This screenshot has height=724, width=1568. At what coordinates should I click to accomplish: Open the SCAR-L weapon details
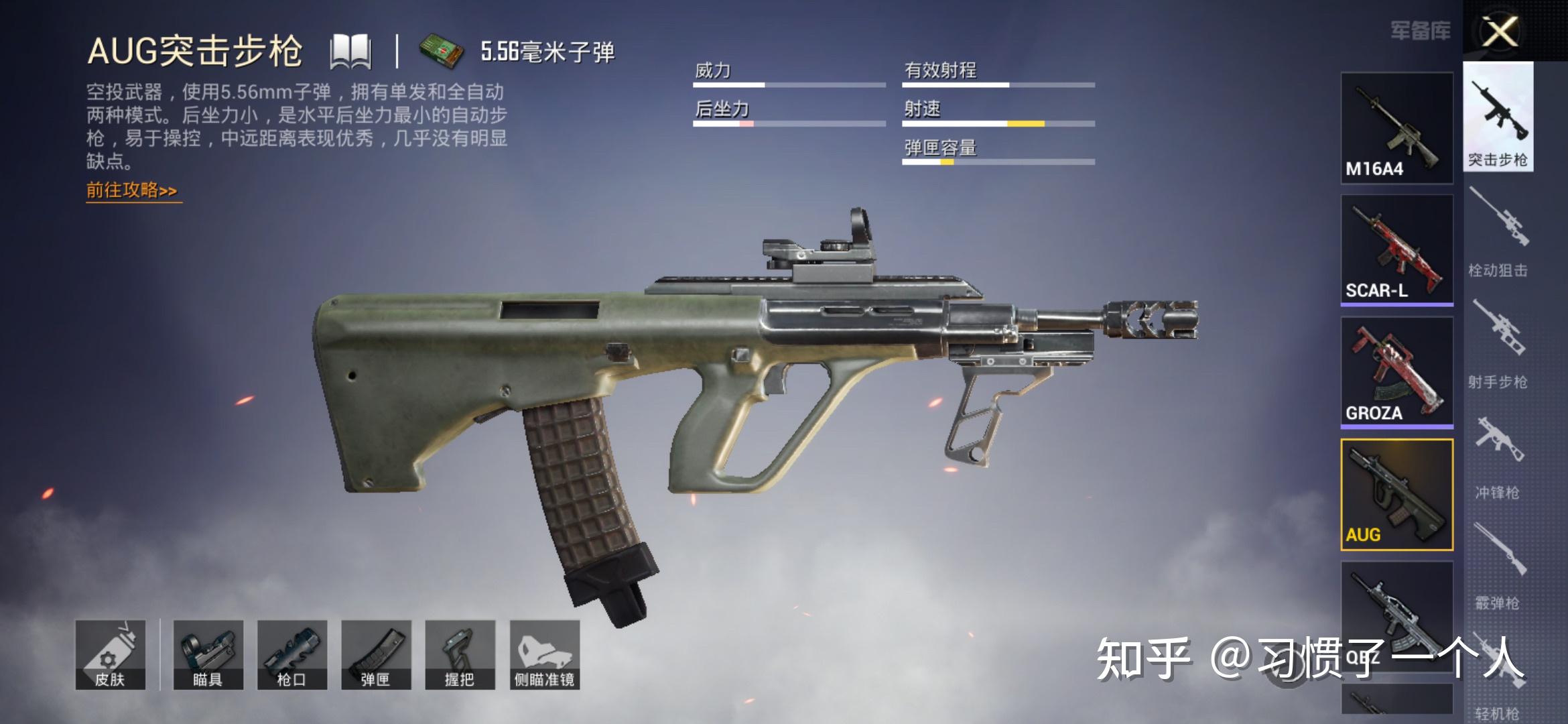[x=1396, y=251]
